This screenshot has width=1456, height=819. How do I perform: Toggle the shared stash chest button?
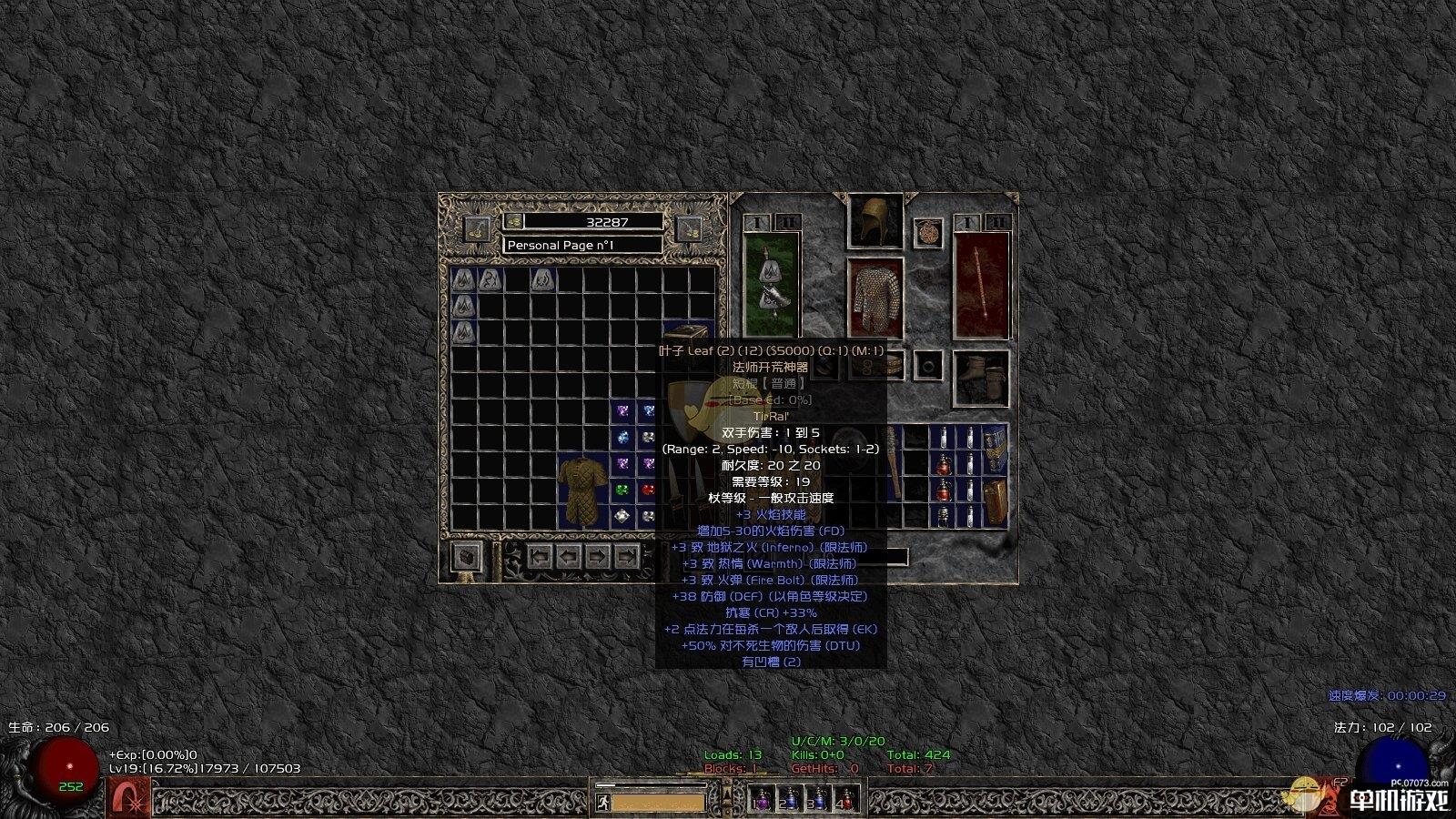[x=467, y=556]
